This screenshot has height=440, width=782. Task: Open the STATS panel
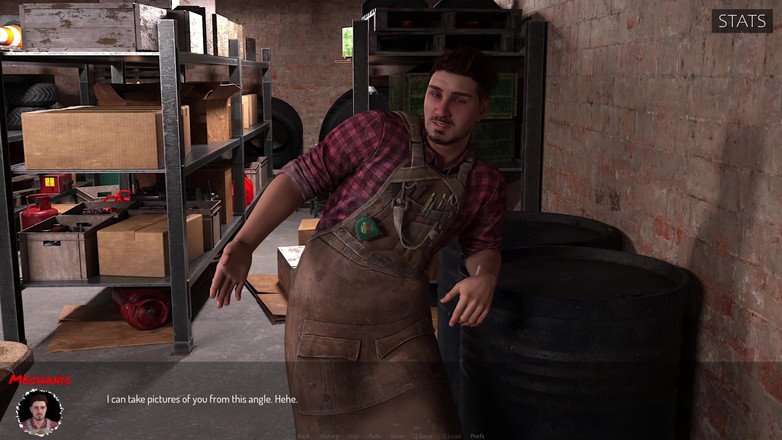click(x=742, y=21)
